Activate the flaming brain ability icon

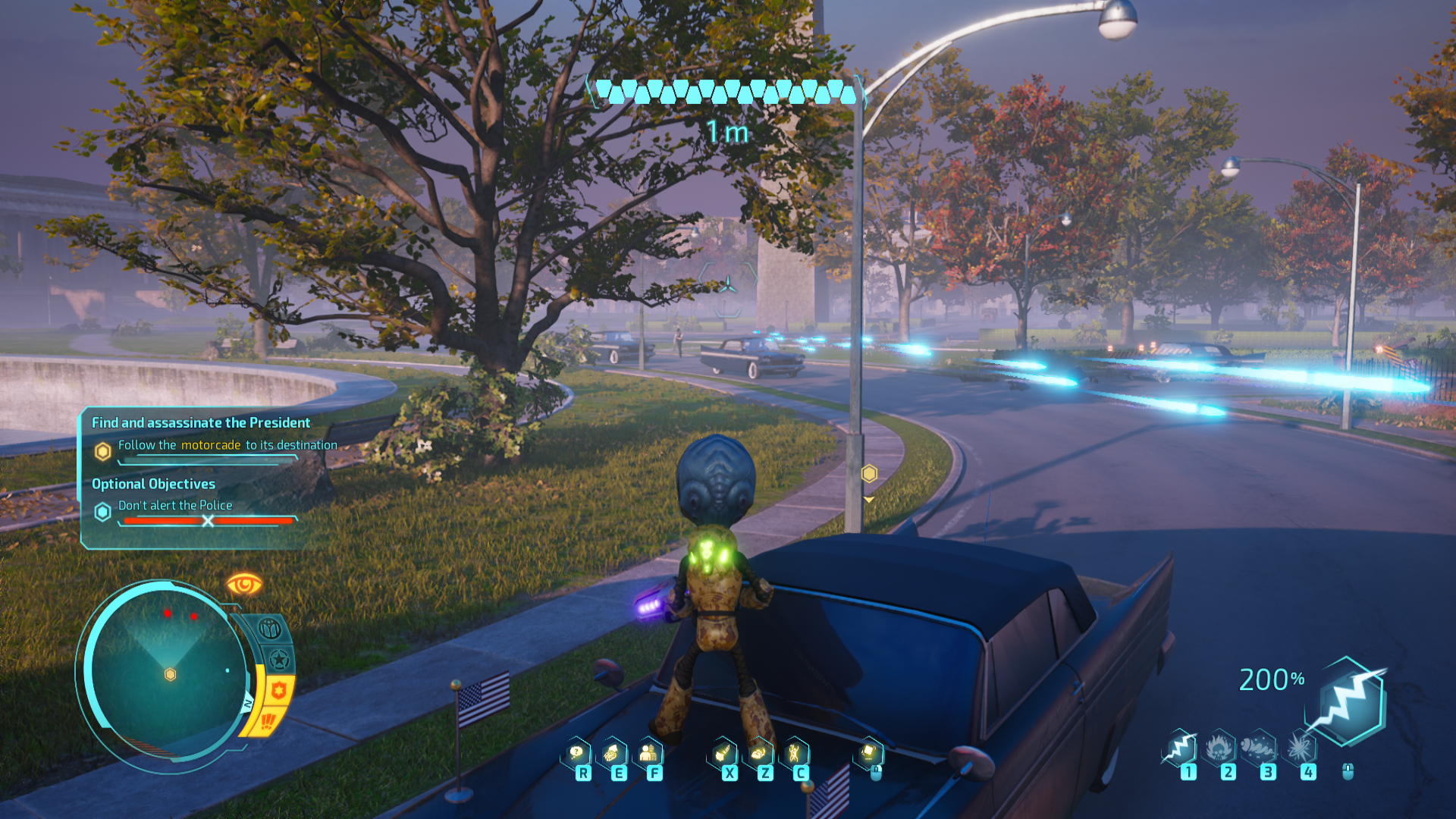(758, 753)
